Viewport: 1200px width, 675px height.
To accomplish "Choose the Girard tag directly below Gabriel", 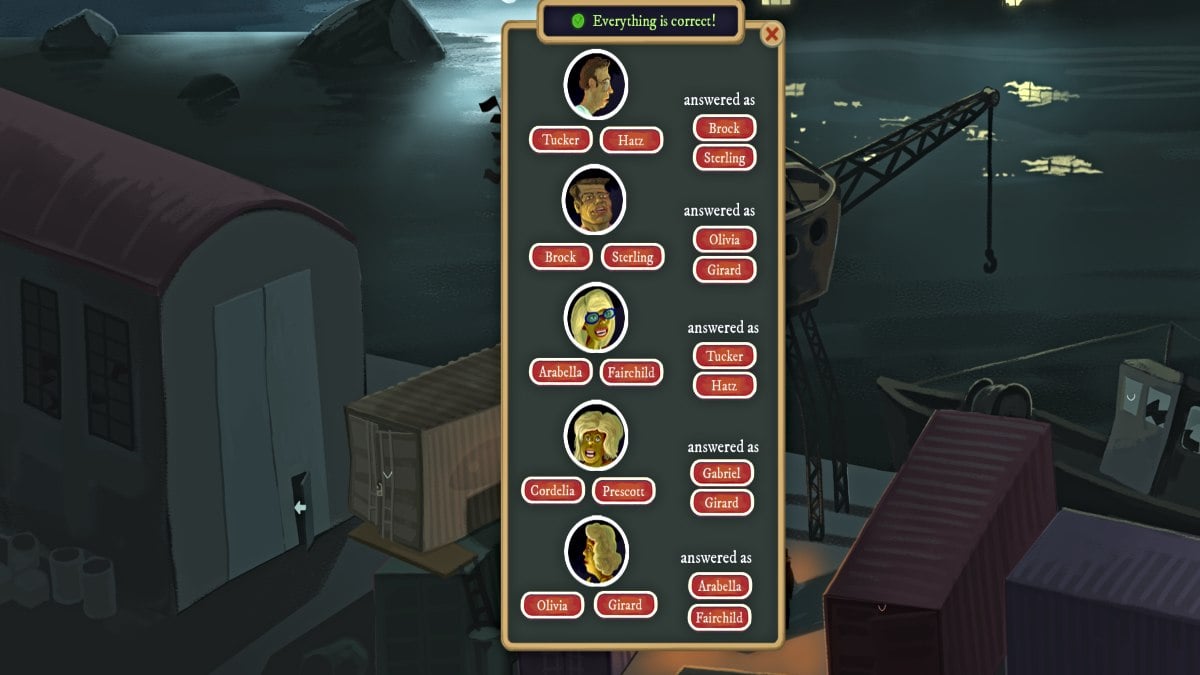I will [x=721, y=503].
